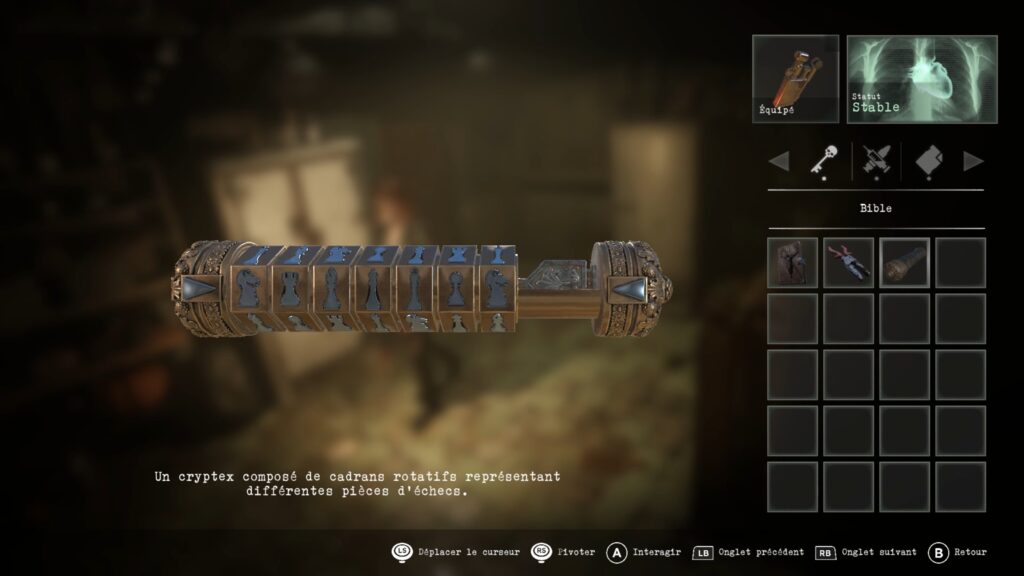
Task: Select the rook dial on the cryptex
Action: pyautogui.click(x=289, y=287)
